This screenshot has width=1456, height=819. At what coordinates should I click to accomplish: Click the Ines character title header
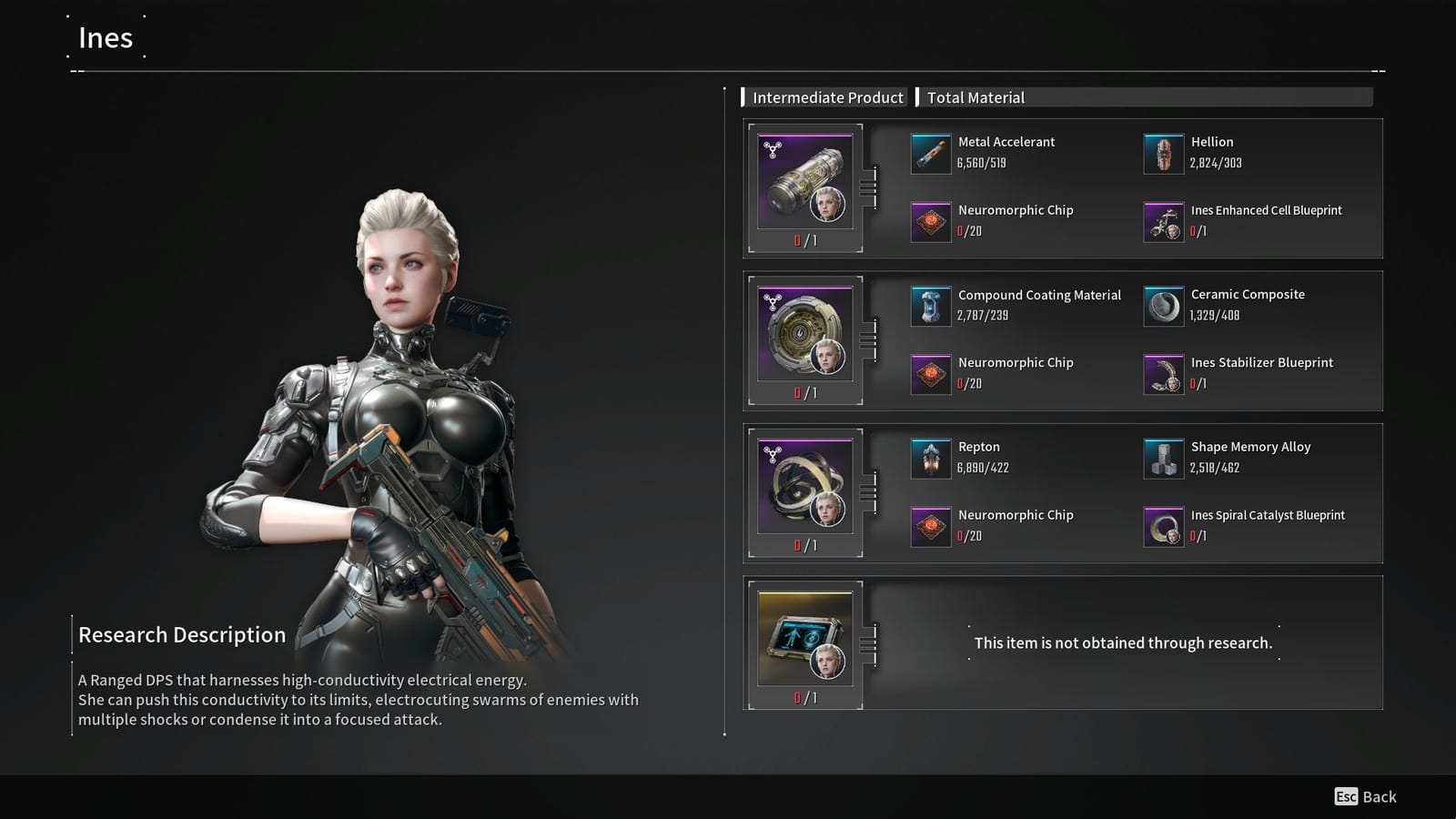coord(105,38)
